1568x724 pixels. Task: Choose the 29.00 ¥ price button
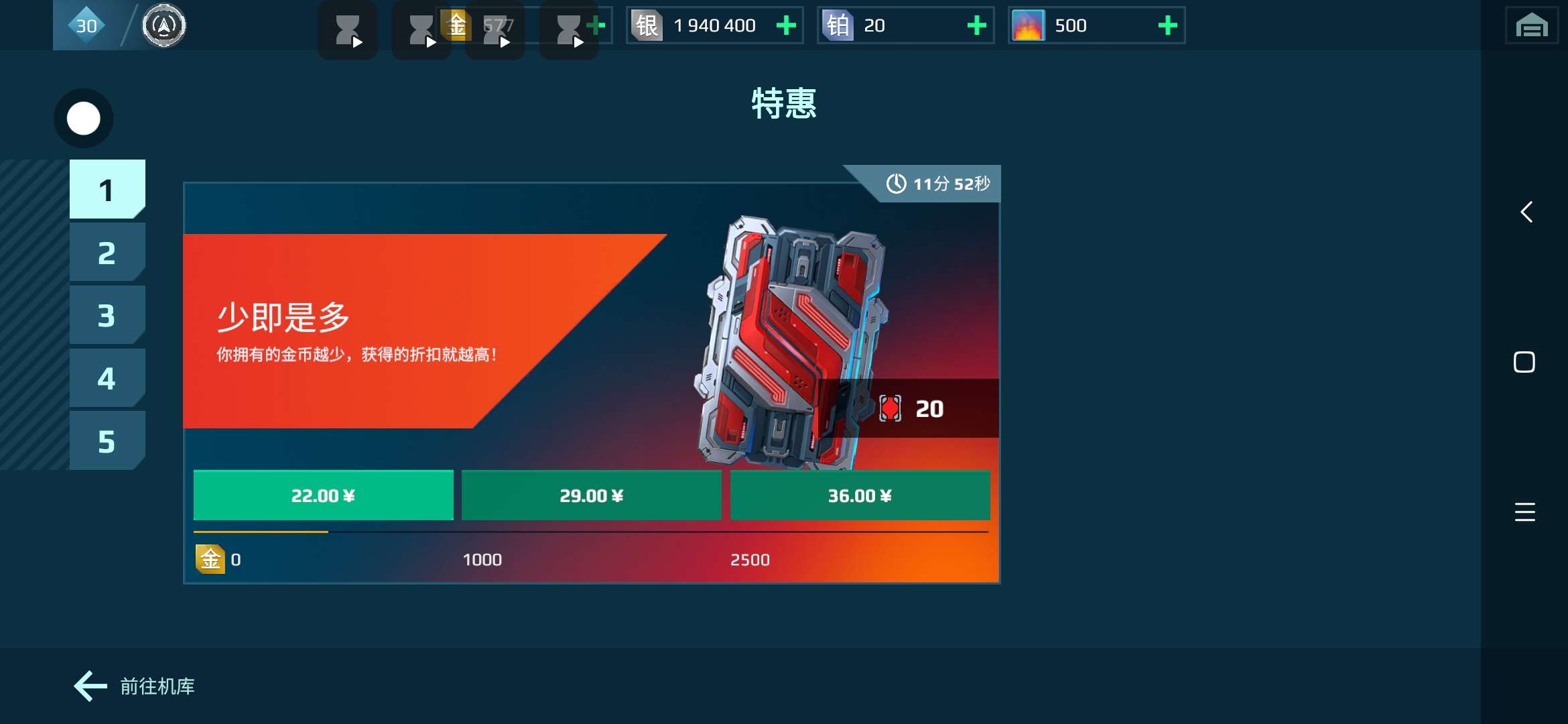click(591, 496)
